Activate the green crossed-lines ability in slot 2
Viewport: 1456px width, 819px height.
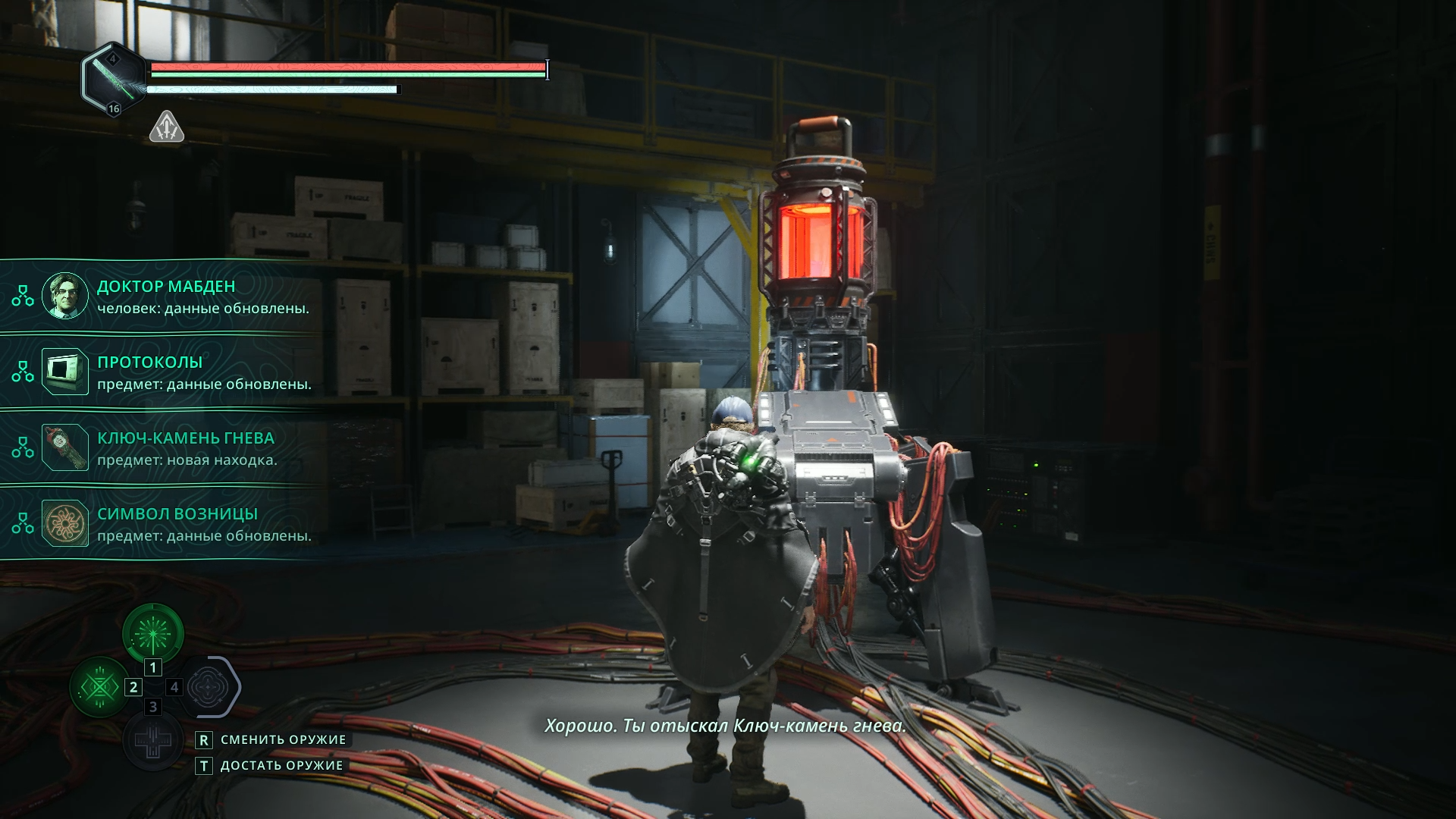point(99,688)
